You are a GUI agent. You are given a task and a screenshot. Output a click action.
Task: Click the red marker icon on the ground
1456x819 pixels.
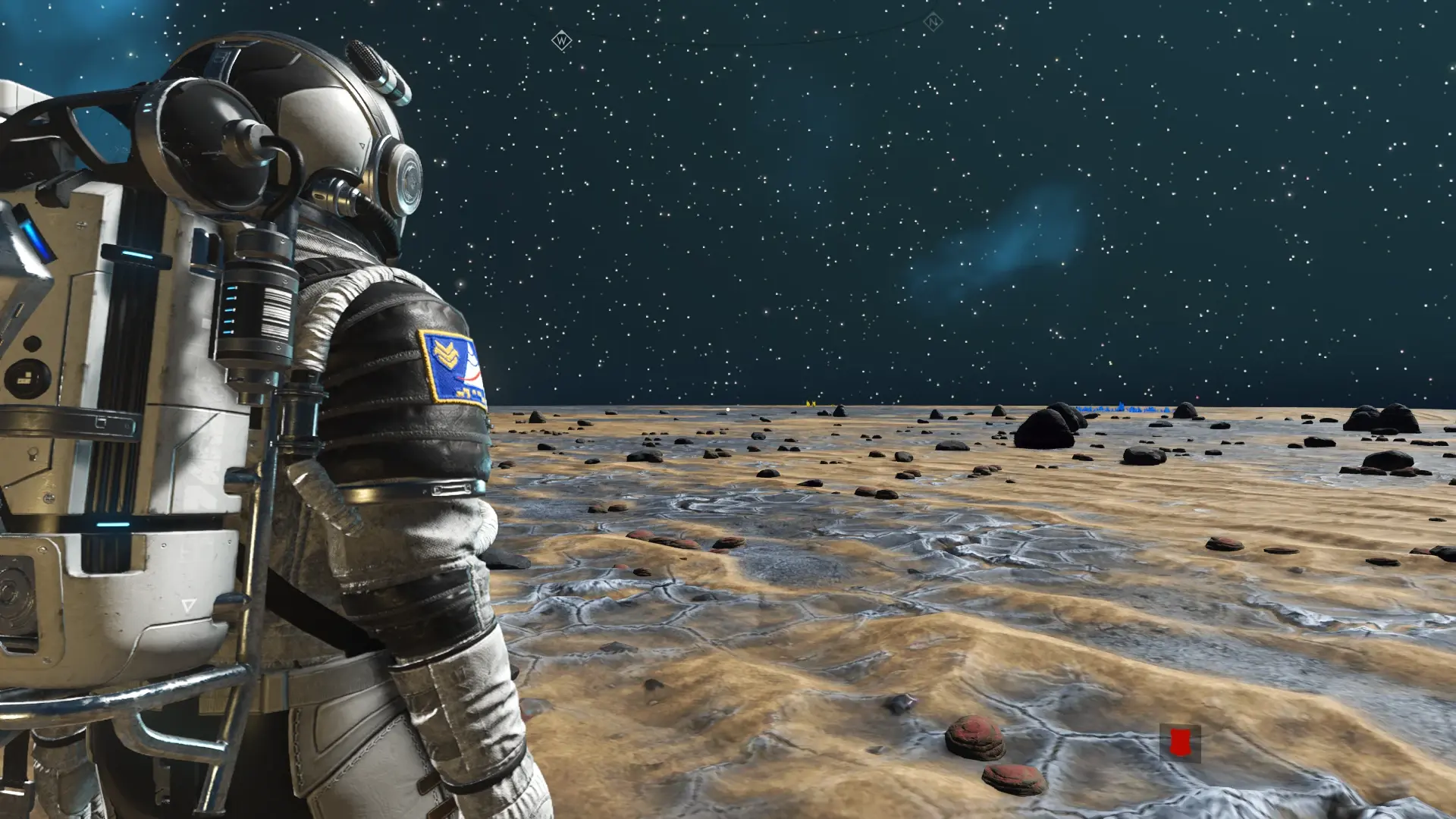1179,742
